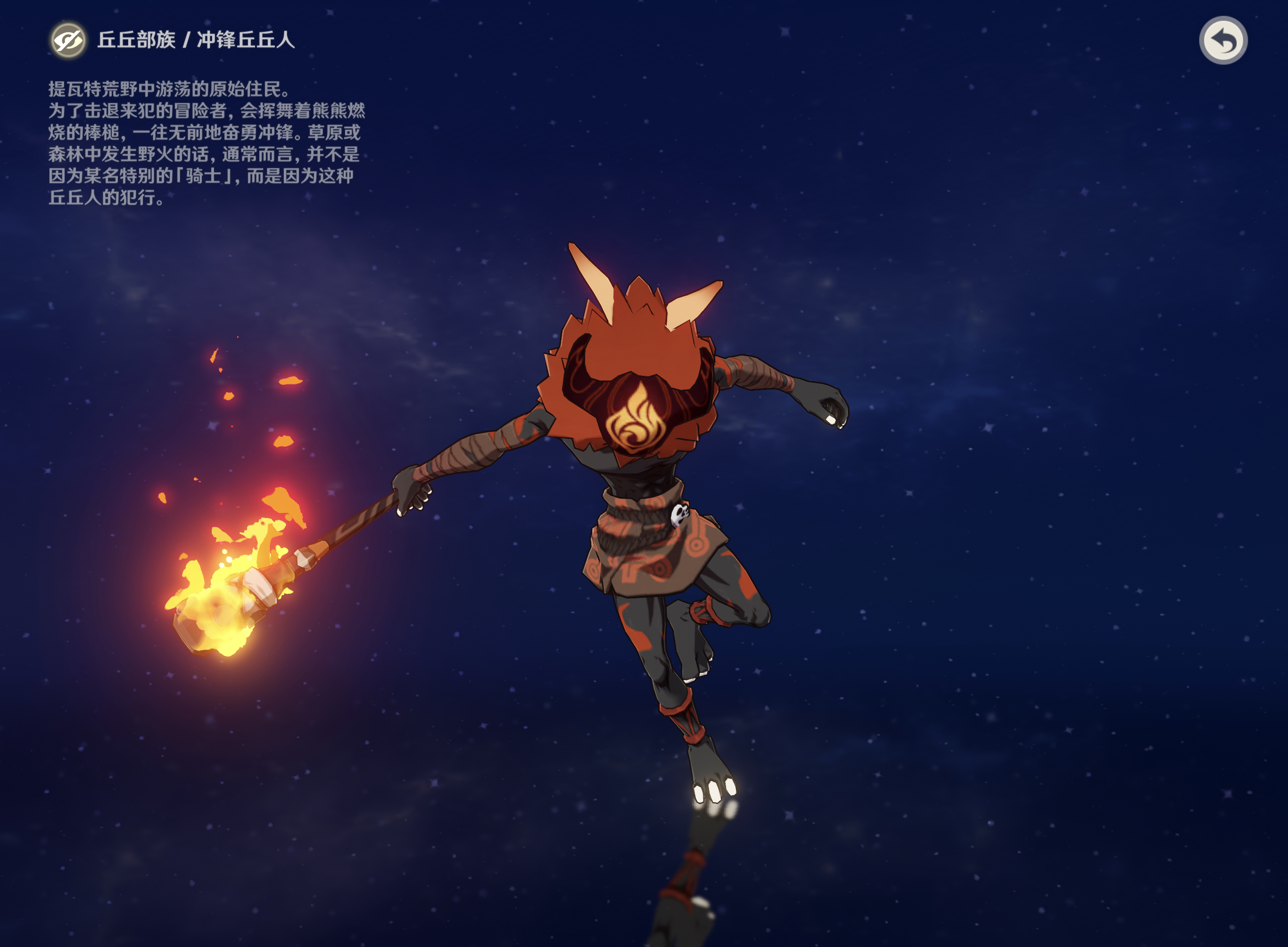The height and width of the screenshot is (947, 1288).
Task: Click the archive header bar at top left
Action: pyautogui.click(x=172, y=41)
